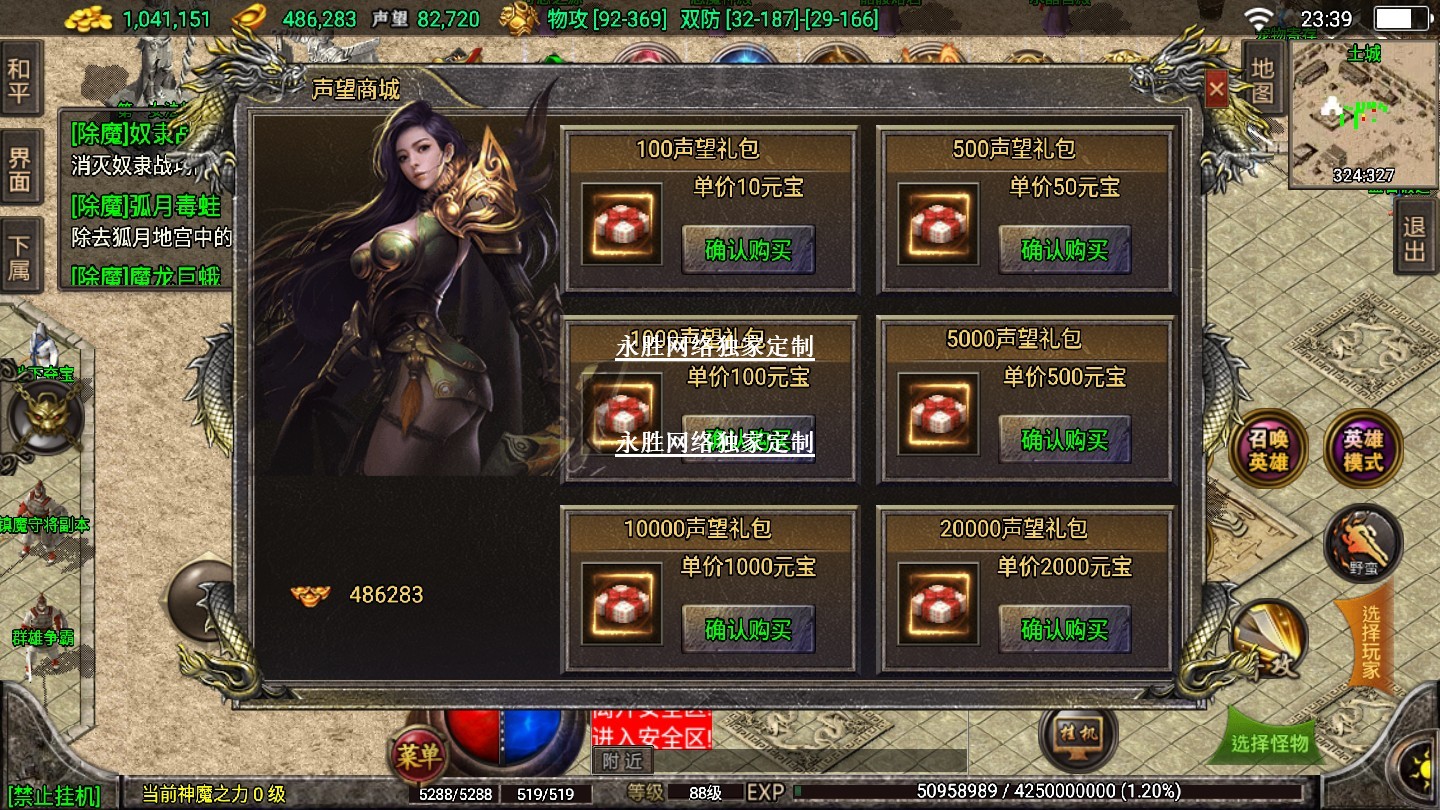
Task: Activate the 野蛮 skill icon
Action: coord(1362,544)
